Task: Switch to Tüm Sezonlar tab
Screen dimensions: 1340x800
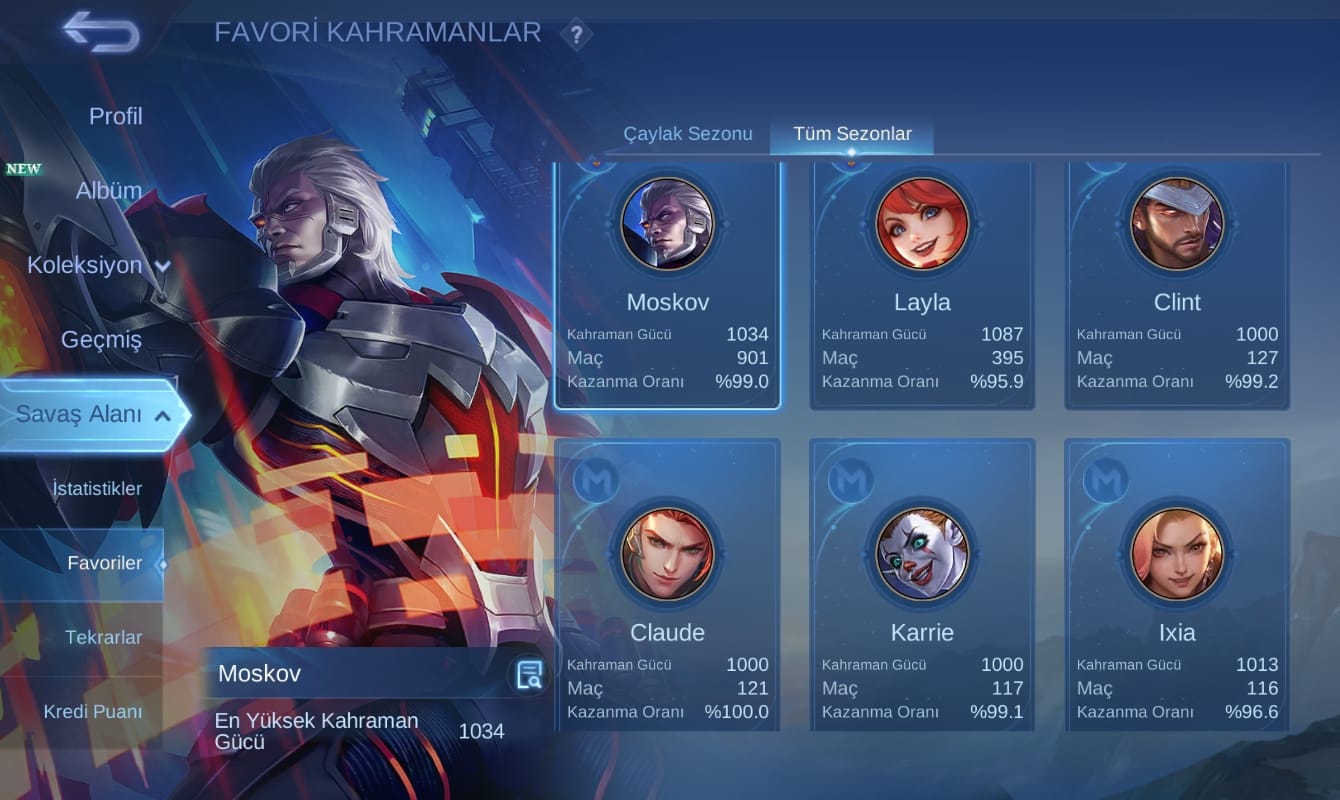Action: (x=852, y=134)
